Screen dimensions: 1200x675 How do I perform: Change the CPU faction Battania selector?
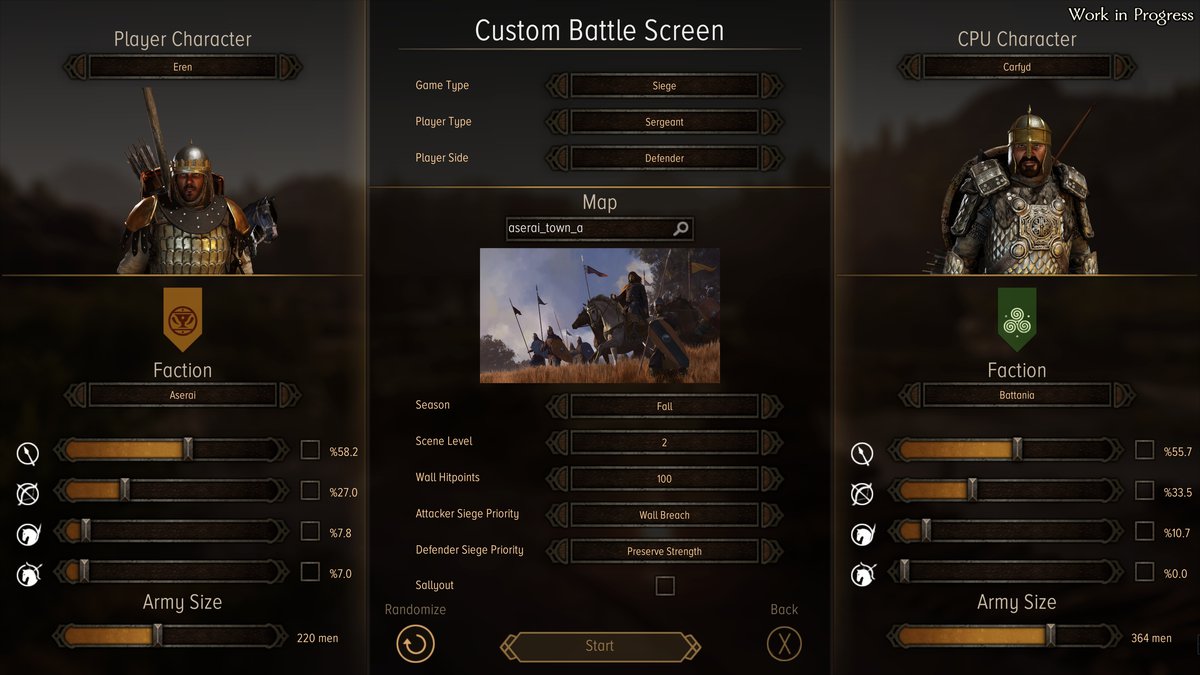click(x=1017, y=395)
